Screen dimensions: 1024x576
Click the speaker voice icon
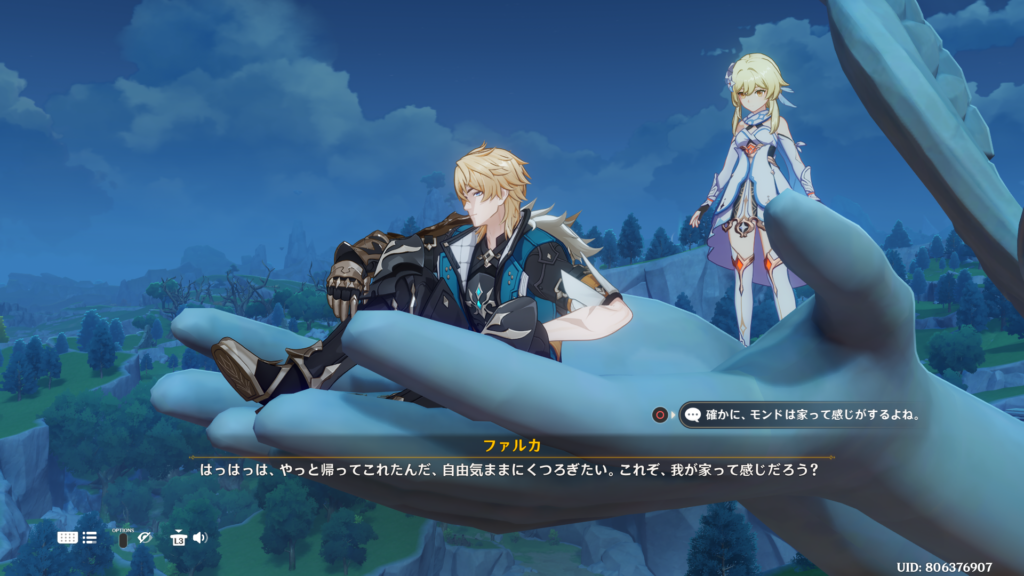[200, 538]
